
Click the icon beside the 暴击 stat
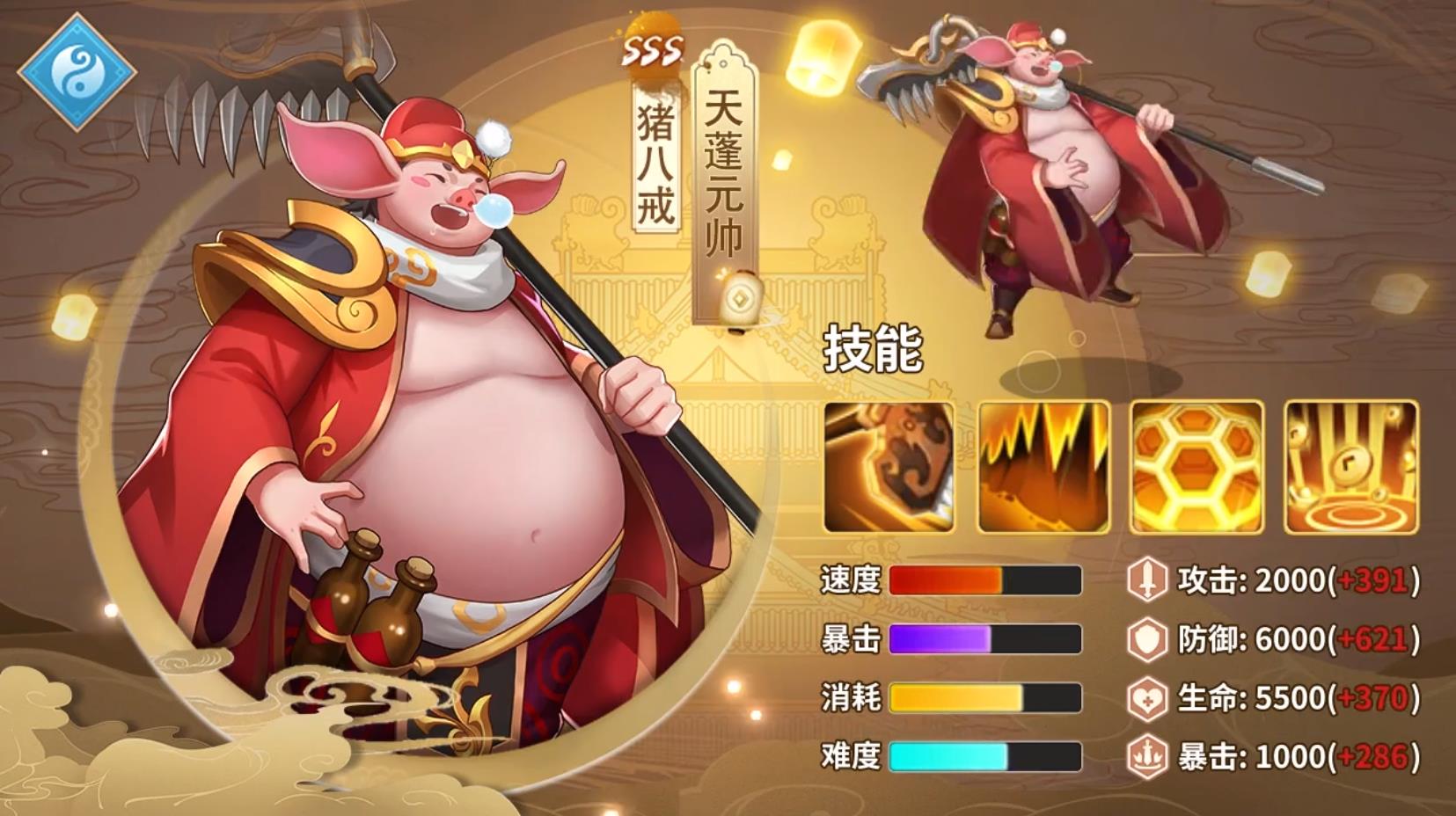(1149, 754)
